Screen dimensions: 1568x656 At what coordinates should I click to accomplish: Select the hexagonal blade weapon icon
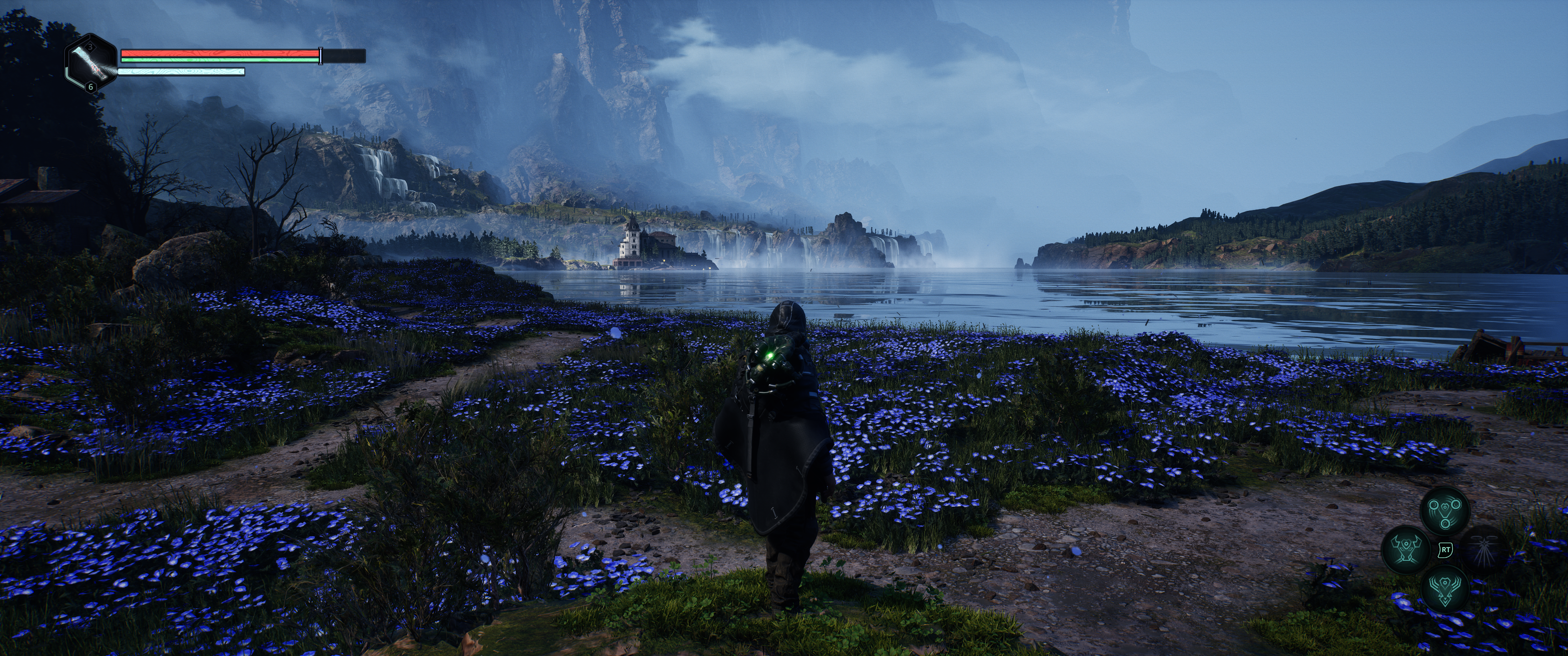91,63
